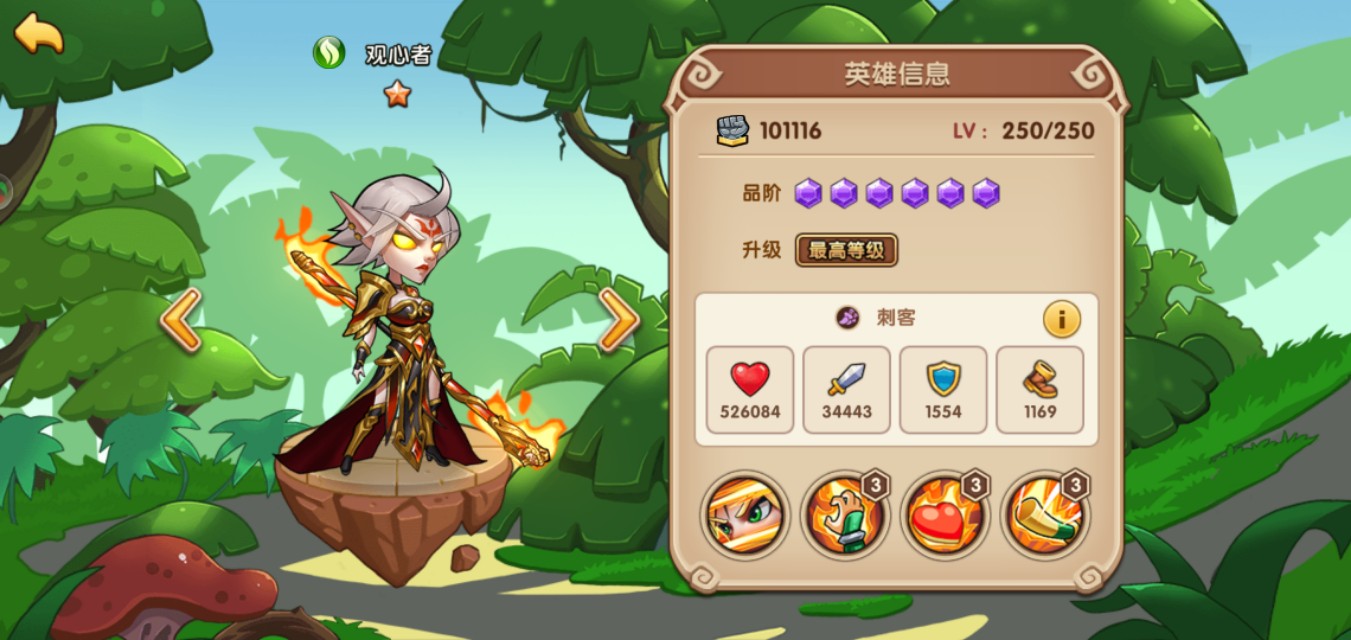Select the blue shield armor stat
The width and height of the screenshot is (1351, 640).
pos(943,390)
